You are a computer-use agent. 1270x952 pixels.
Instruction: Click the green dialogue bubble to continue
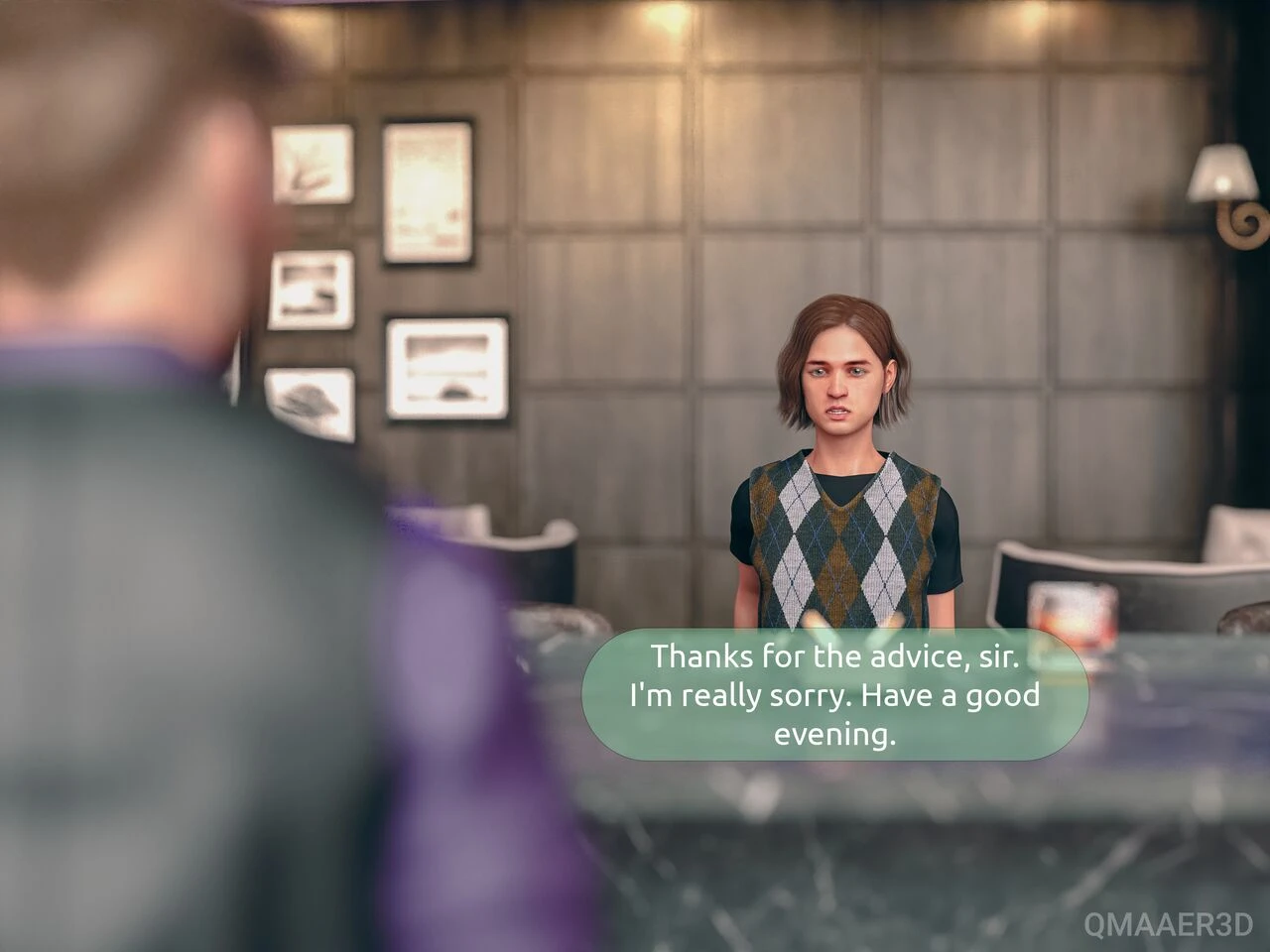834,695
